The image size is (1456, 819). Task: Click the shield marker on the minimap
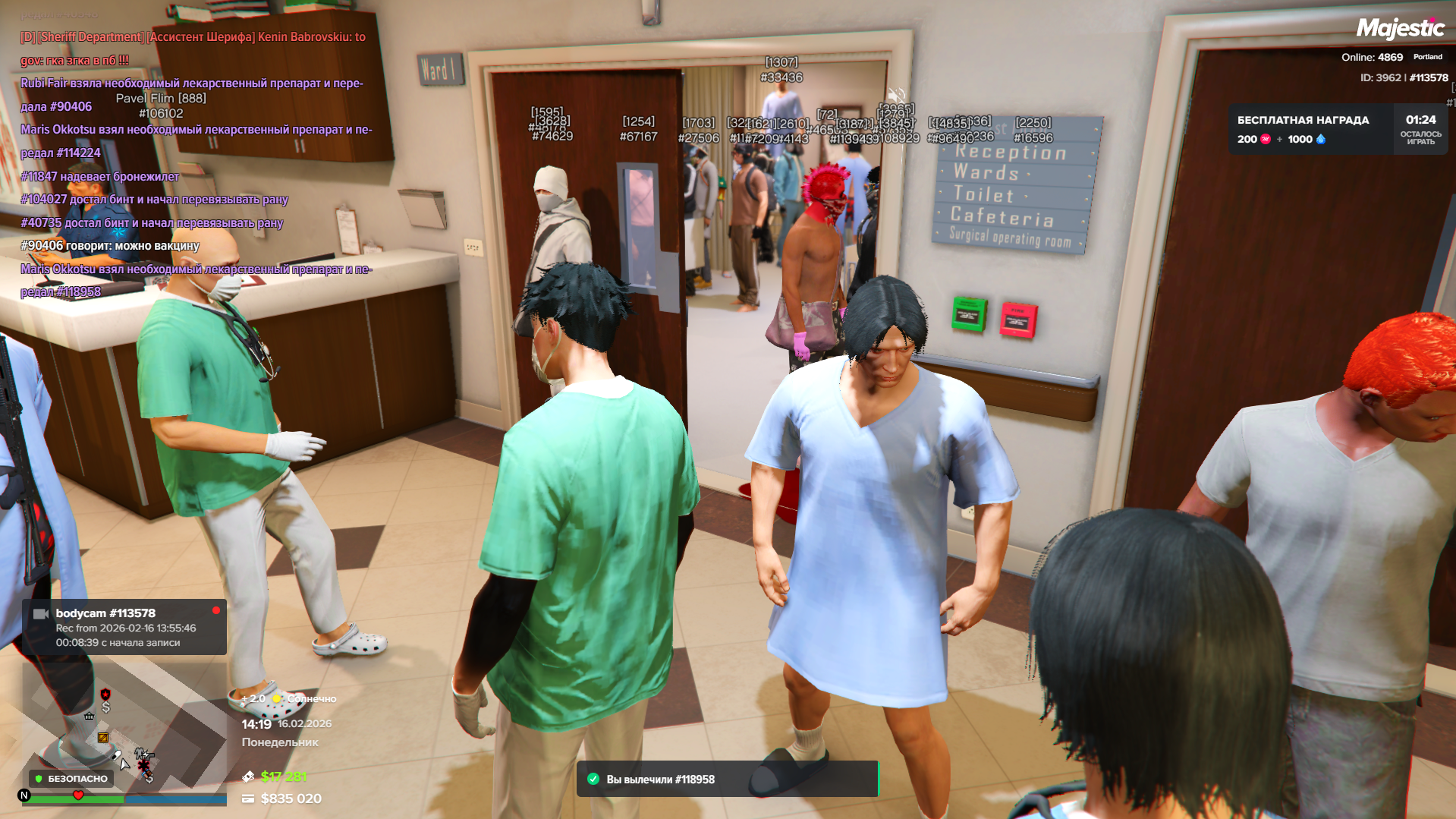(105, 694)
